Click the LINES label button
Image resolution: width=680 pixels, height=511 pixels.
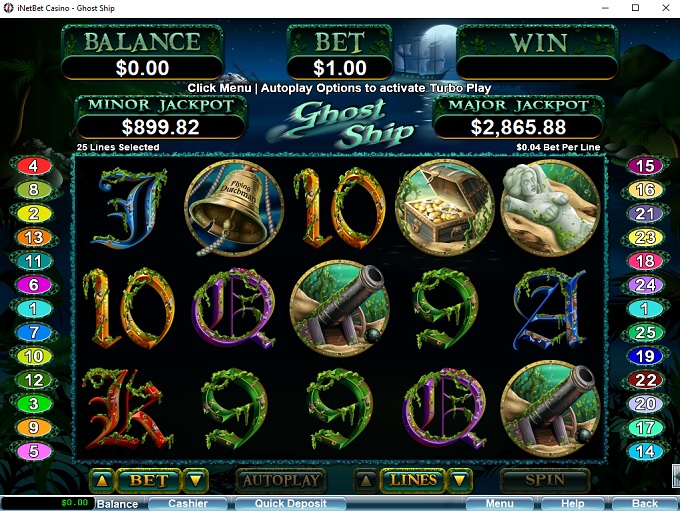click(414, 481)
